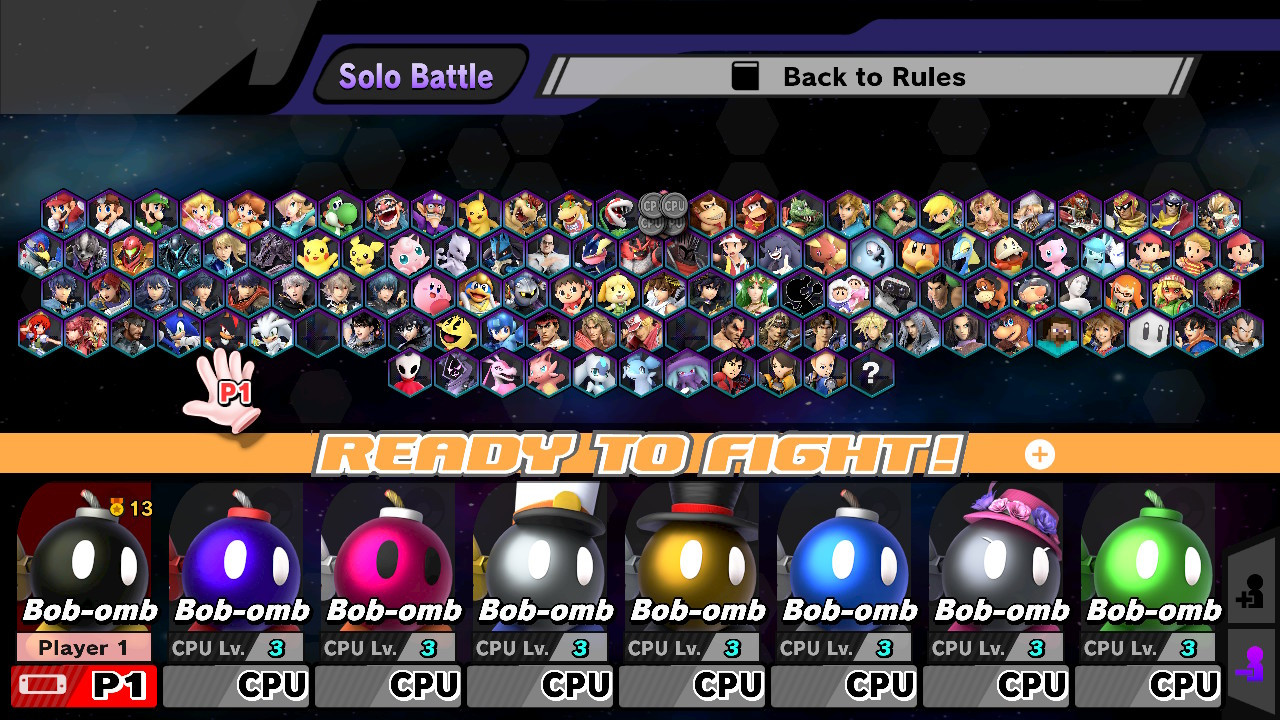The width and height of the screenshot is (1280, 720).
Task: Switch to the Solo Battle tab
Action: point(416,75)
